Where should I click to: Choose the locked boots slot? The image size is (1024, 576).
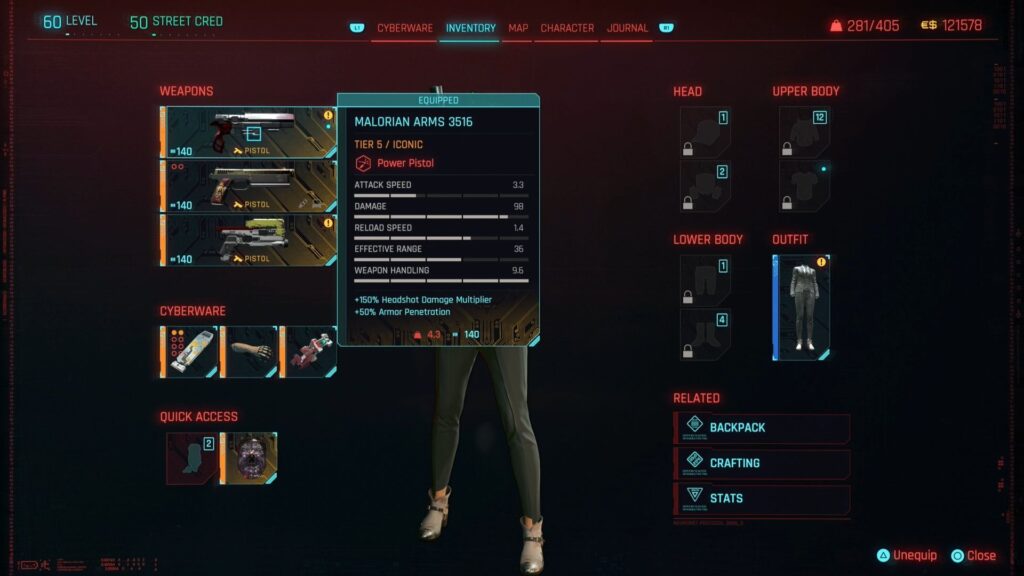705,334
